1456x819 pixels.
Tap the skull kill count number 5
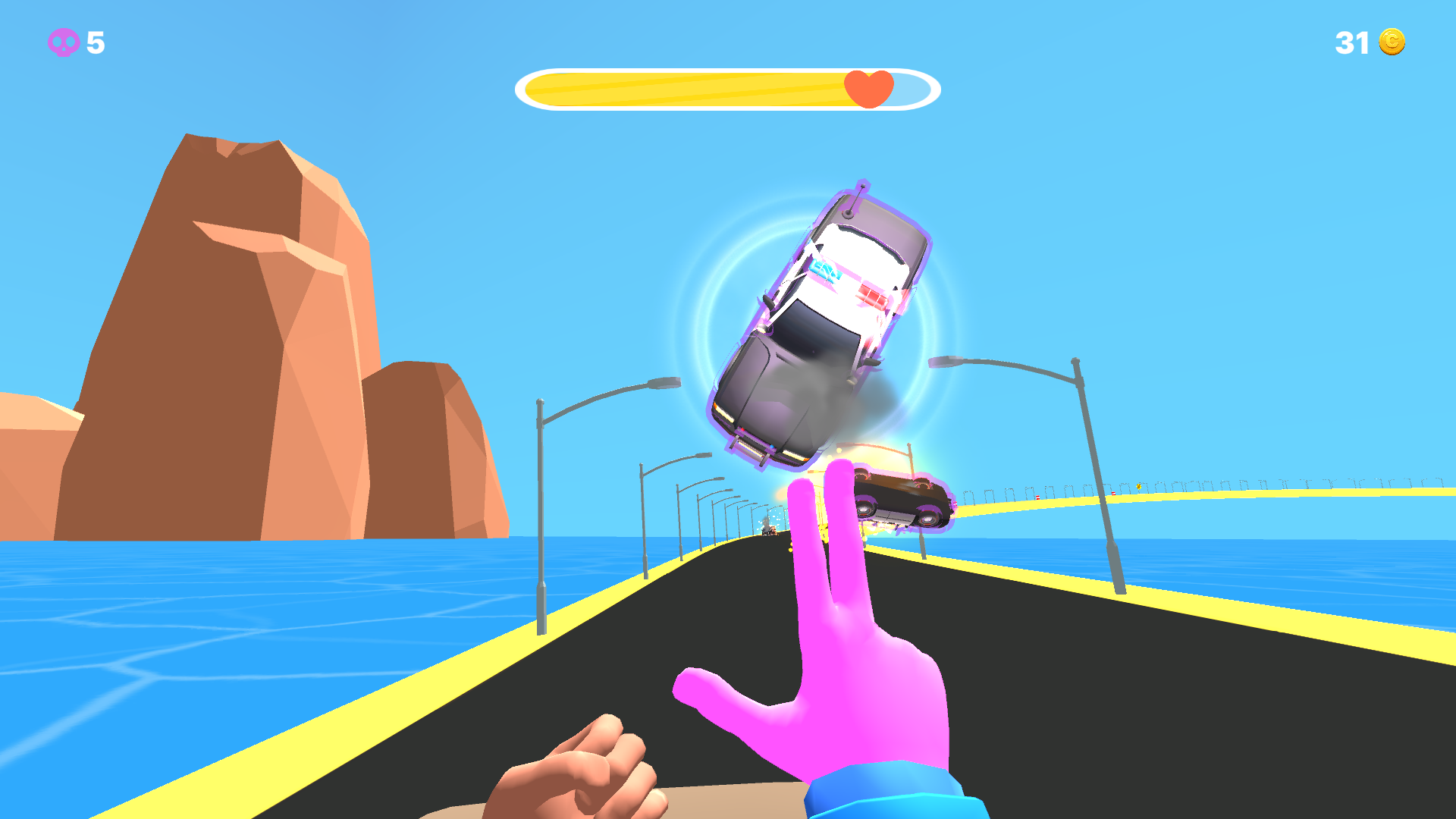click(94, 43)
